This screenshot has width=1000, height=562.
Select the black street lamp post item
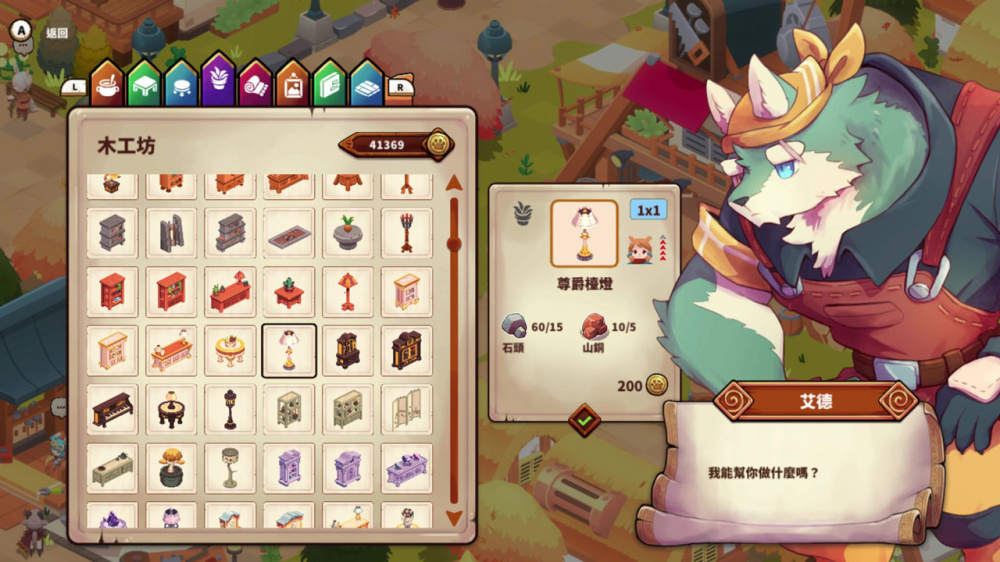coord(230,409)
